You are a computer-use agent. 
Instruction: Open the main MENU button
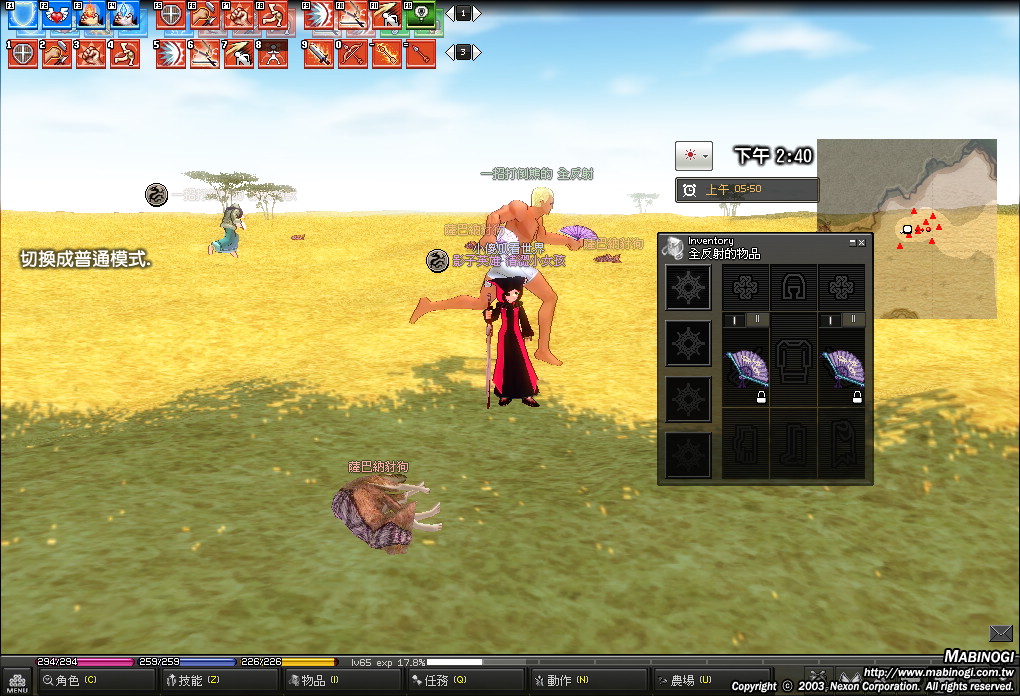click(x=17, y=682)
